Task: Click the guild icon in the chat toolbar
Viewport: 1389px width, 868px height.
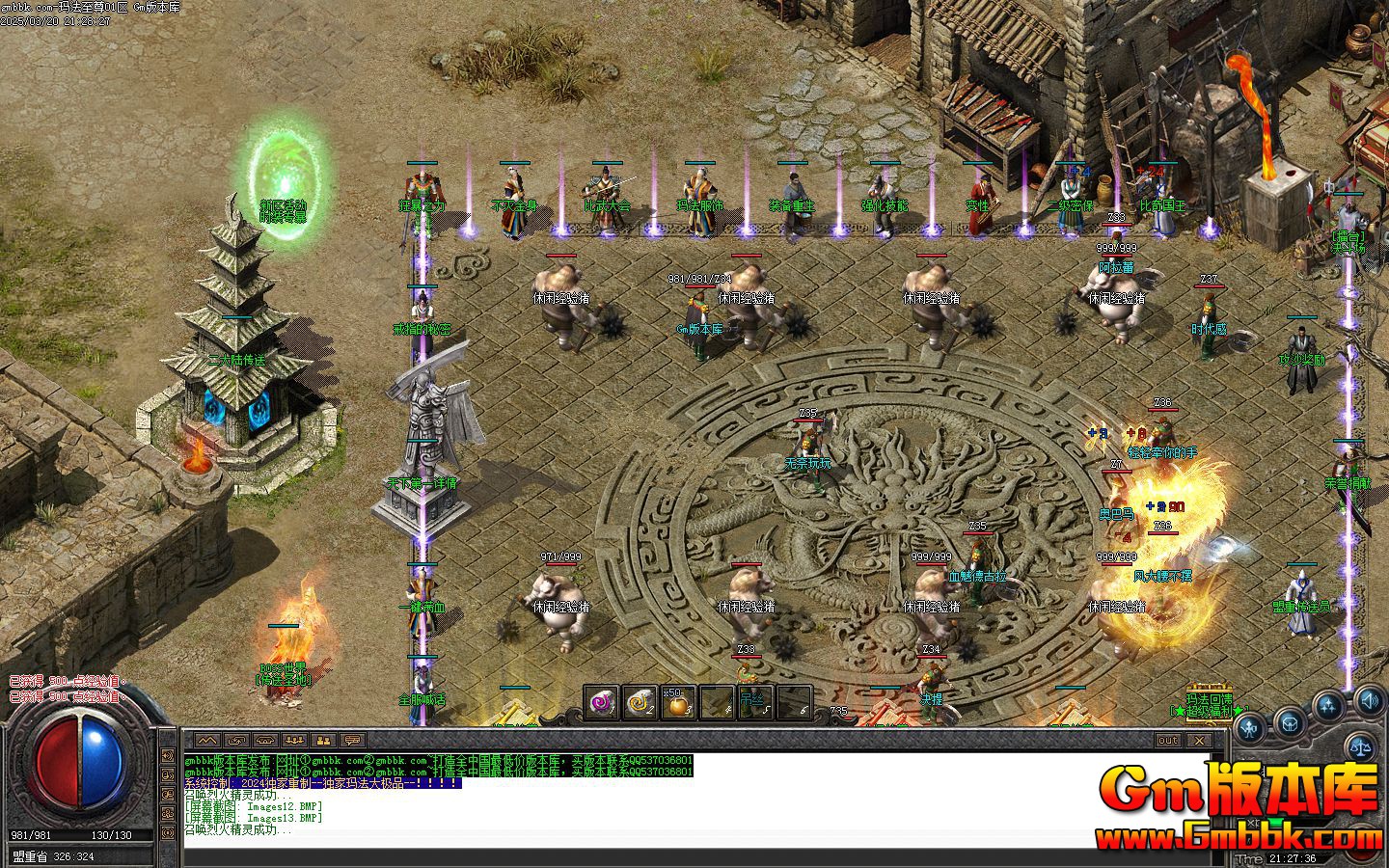Action: click(267, 741)
